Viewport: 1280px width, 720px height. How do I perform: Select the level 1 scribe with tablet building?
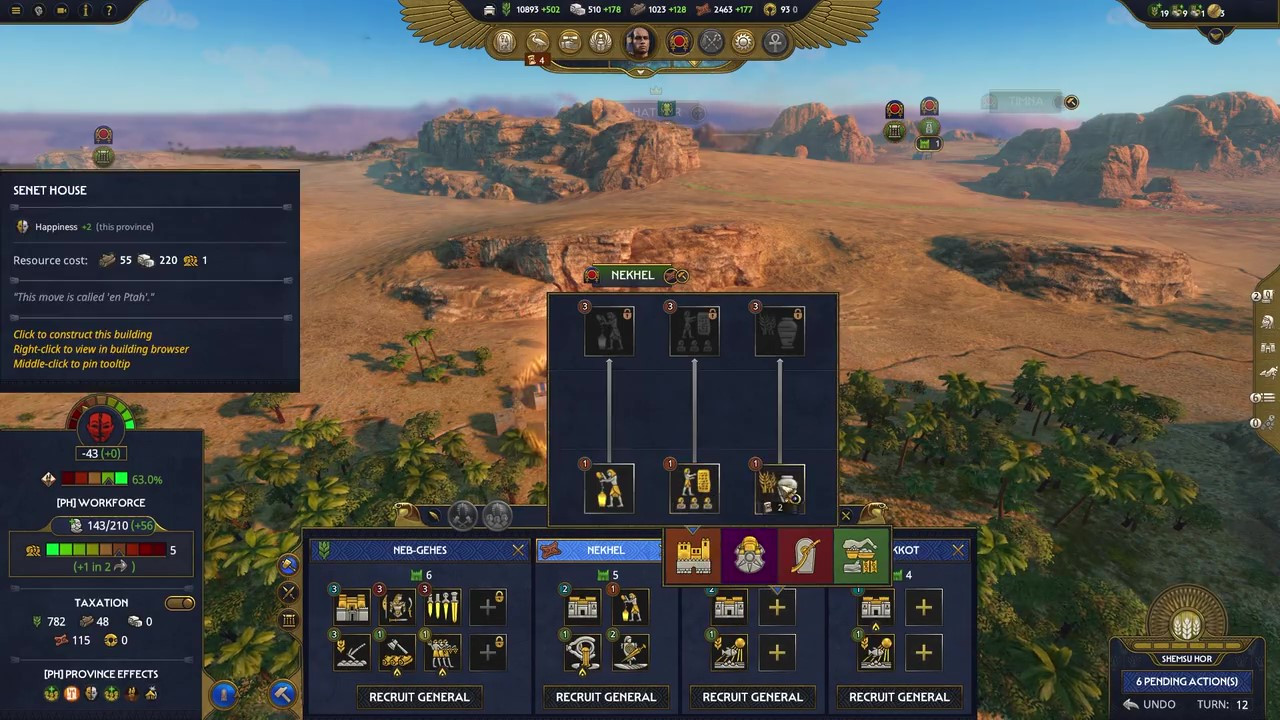(x=694, y=489)
